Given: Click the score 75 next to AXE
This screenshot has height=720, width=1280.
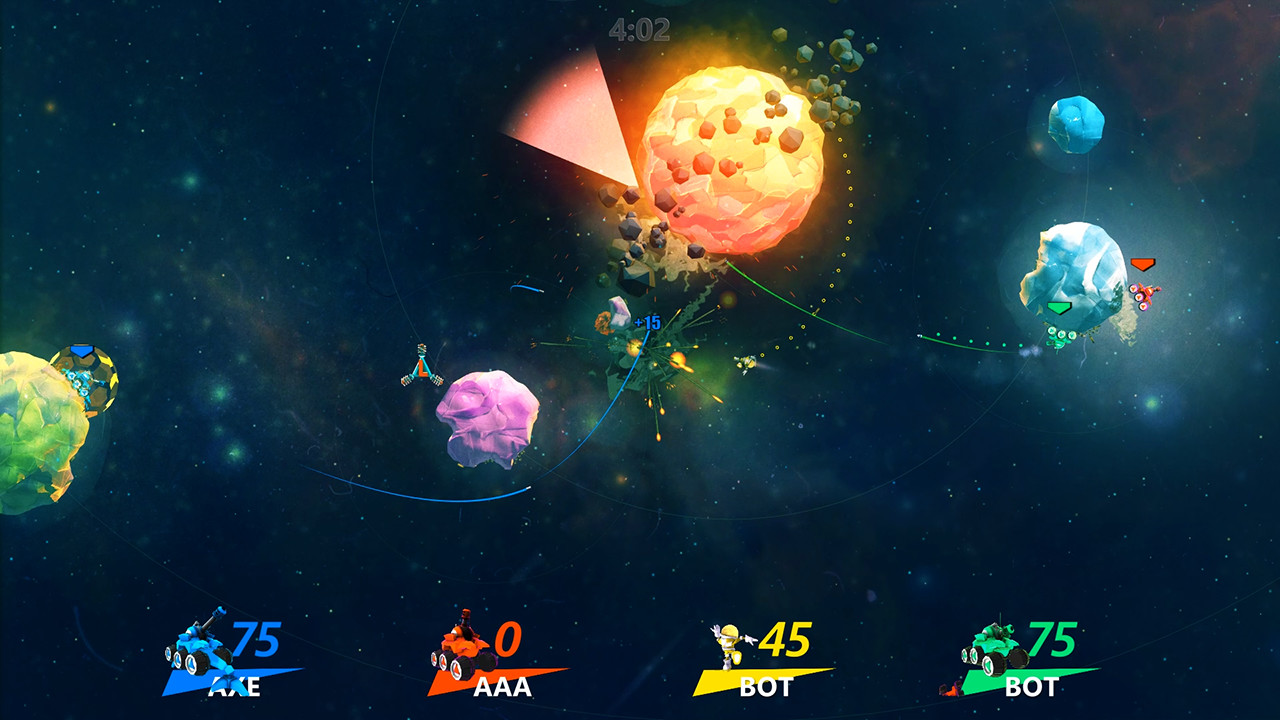Looking at the screenshot, I should pyautogui.click(x=256, y=640).
